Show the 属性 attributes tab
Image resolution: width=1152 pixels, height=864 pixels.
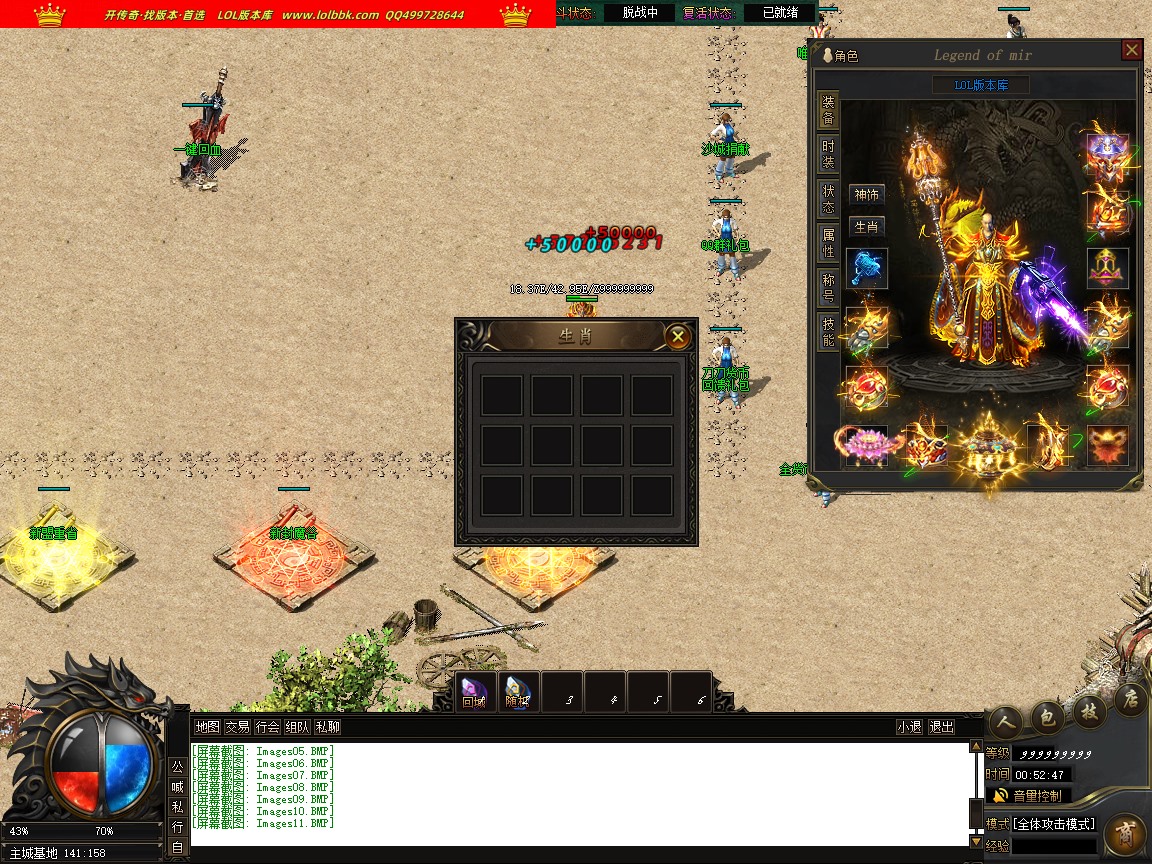pos(828,242)
